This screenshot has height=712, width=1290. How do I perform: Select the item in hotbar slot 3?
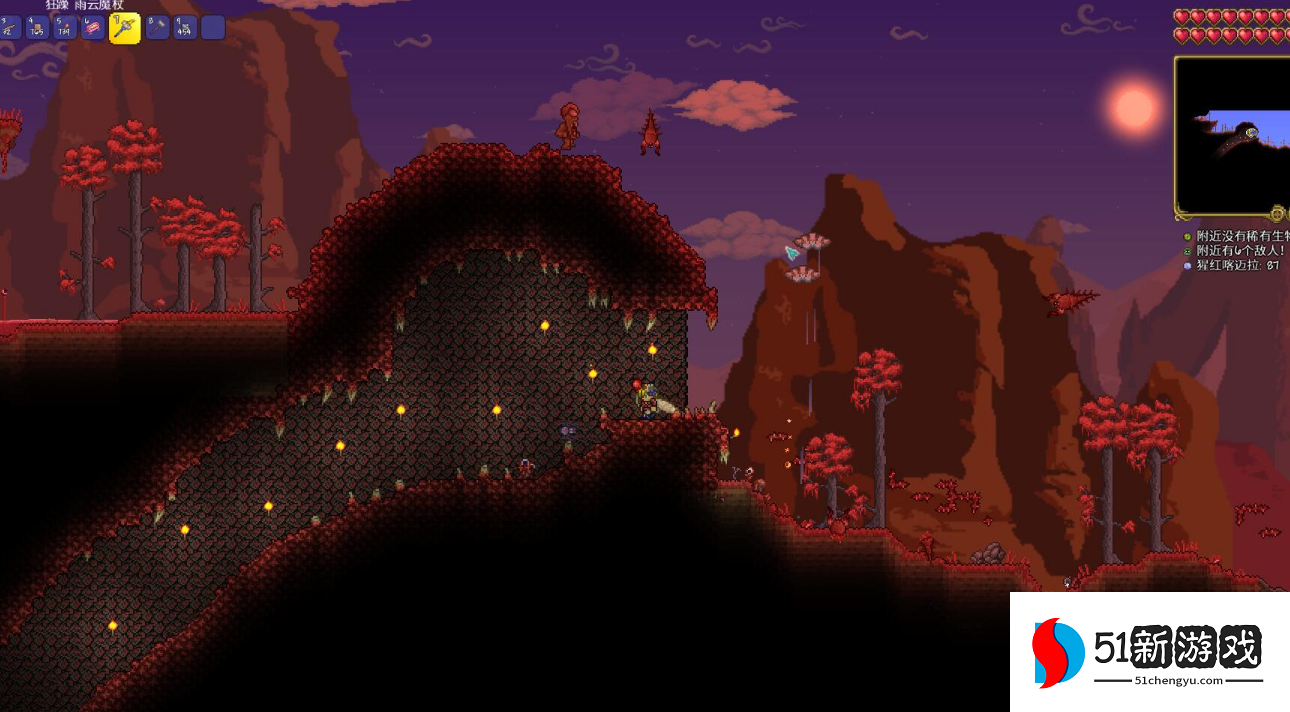click(x=11, y=28)
